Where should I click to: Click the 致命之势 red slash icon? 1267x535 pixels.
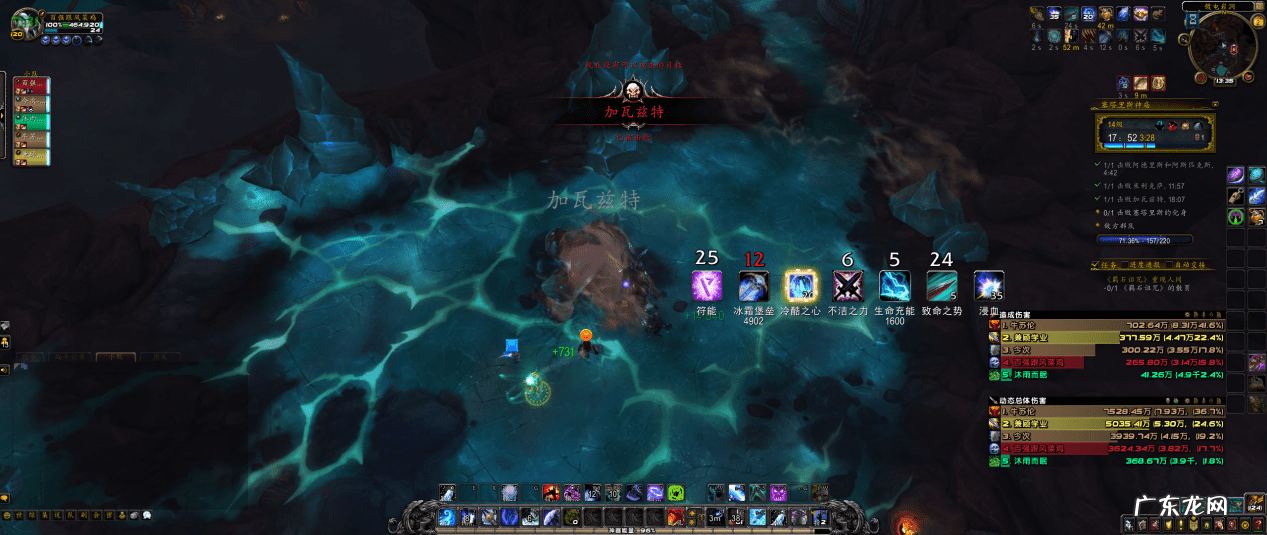click(941, 286)
